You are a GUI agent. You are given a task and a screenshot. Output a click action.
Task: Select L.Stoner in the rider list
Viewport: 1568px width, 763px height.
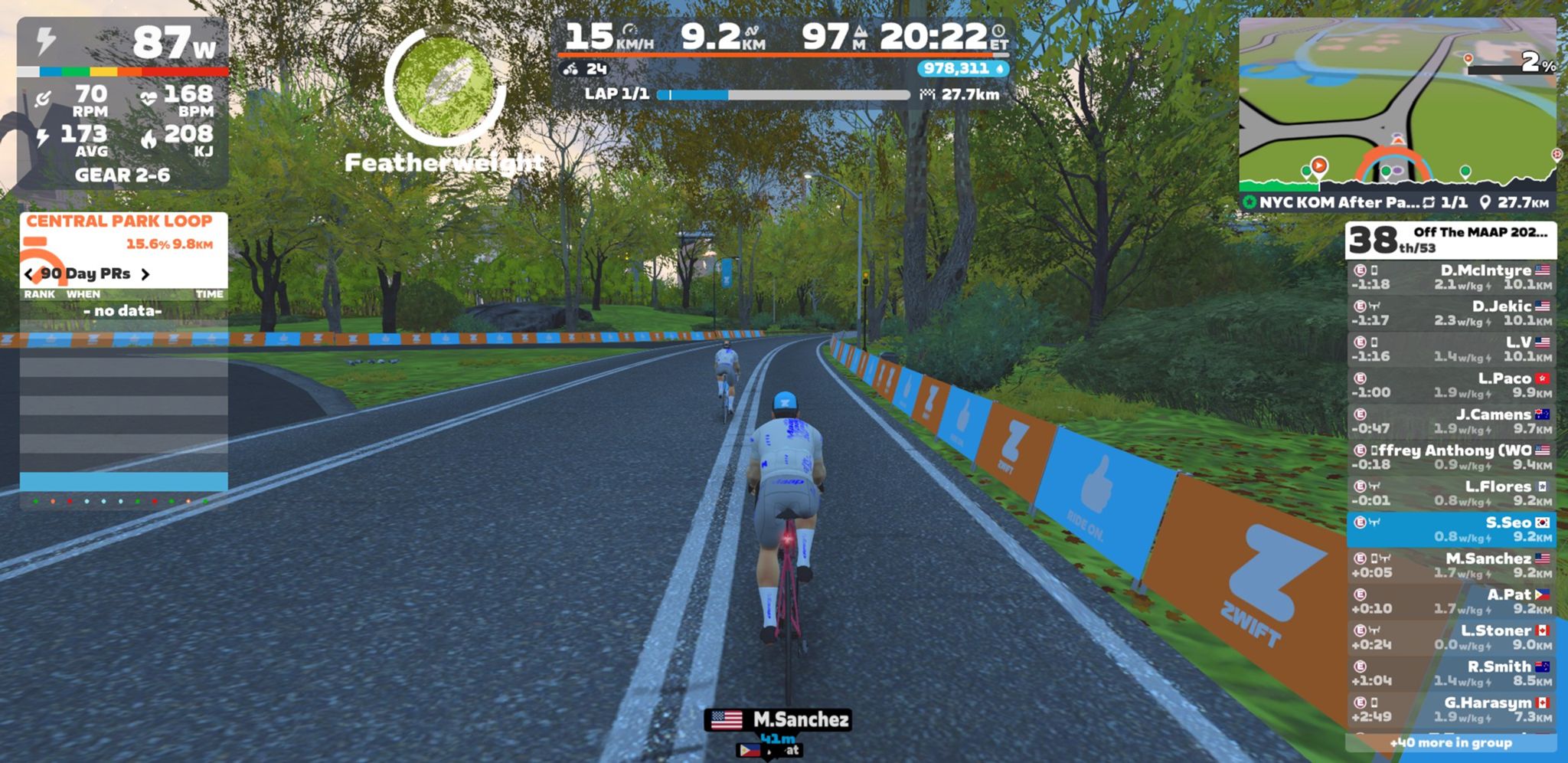click(1451, 637)
